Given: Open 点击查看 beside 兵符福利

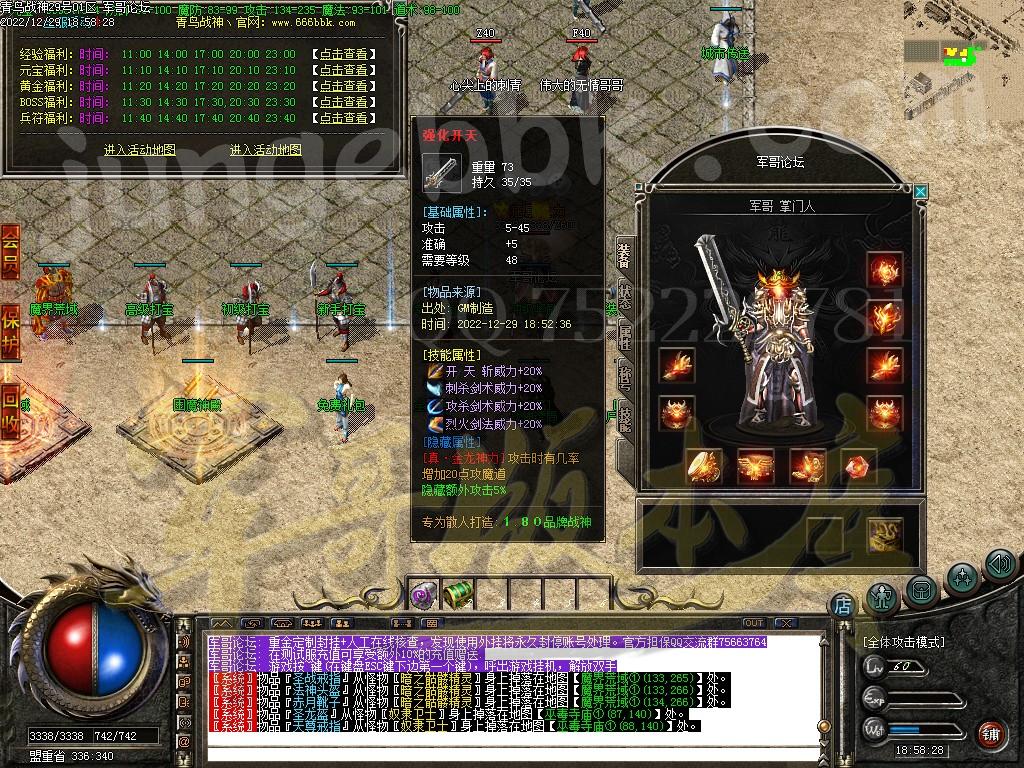Looking at the screenshot, I should point(341,118).
